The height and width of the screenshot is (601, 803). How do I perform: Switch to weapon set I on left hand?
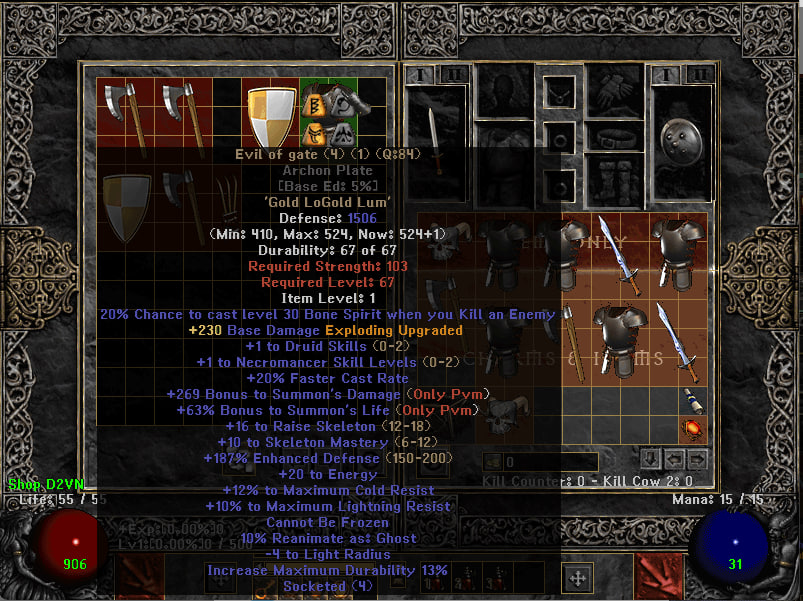419,73
